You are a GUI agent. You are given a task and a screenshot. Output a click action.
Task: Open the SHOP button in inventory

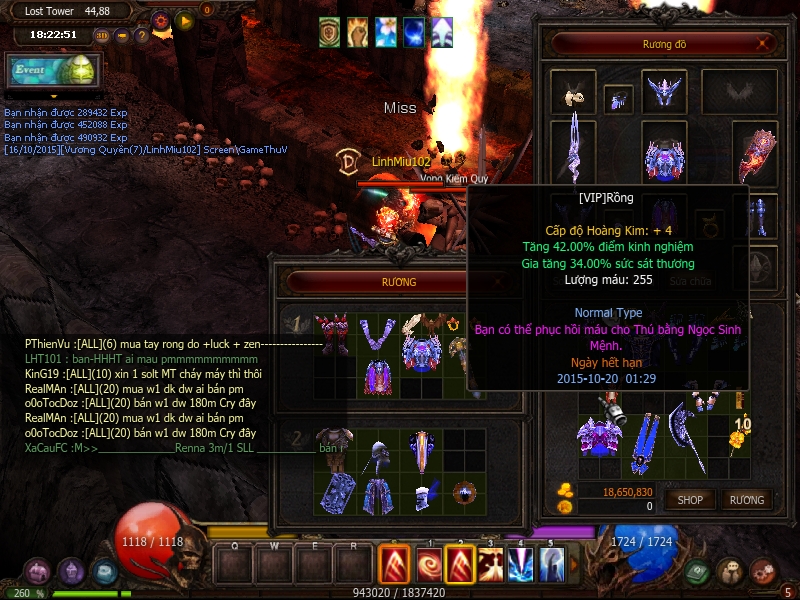click(x=691, y=499)
